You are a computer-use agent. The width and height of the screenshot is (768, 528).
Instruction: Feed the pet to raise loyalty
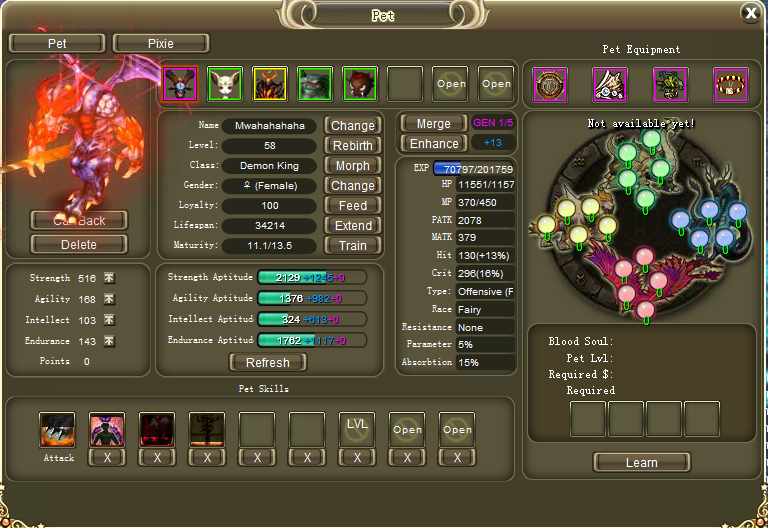(352, 206)
